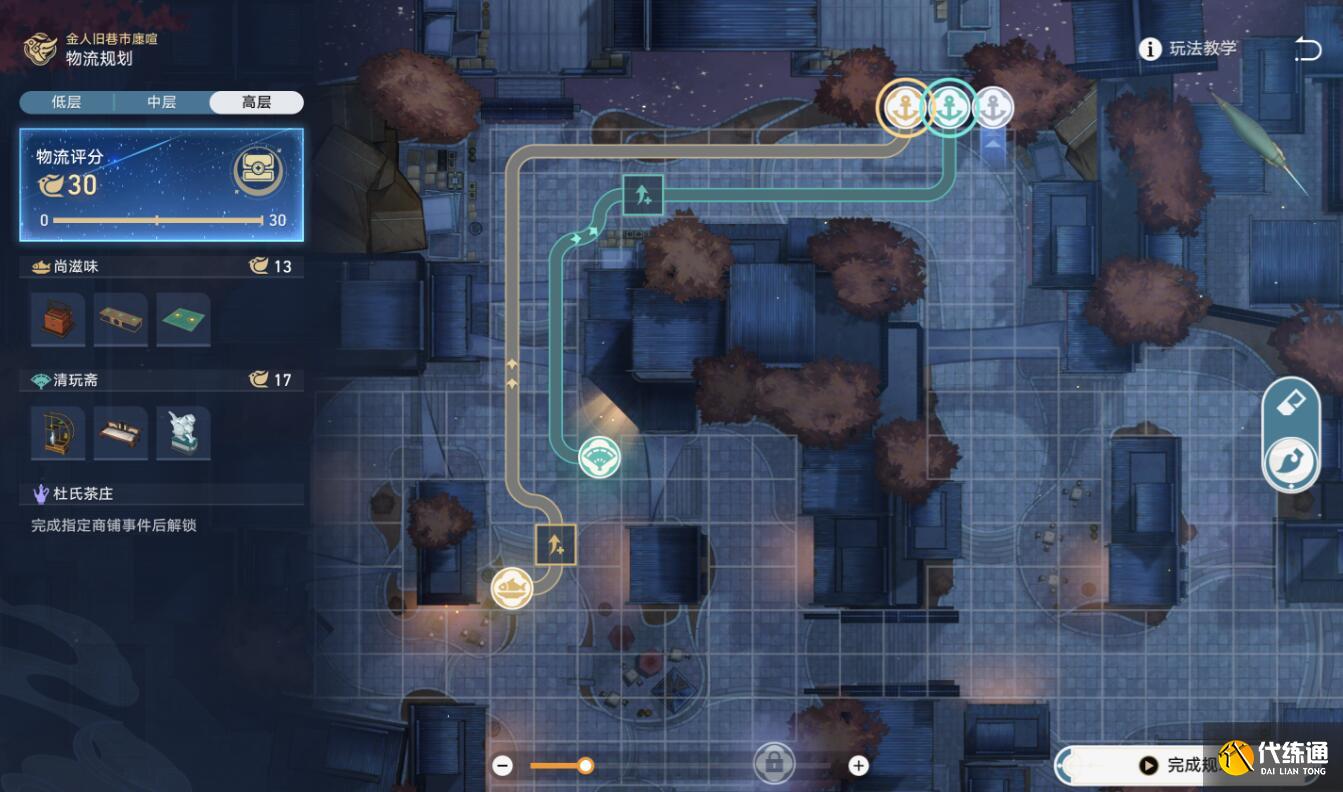This screenshot has height=792, width=1343.
Task: Click the gold food shop marker
Action: pos(511,587)
